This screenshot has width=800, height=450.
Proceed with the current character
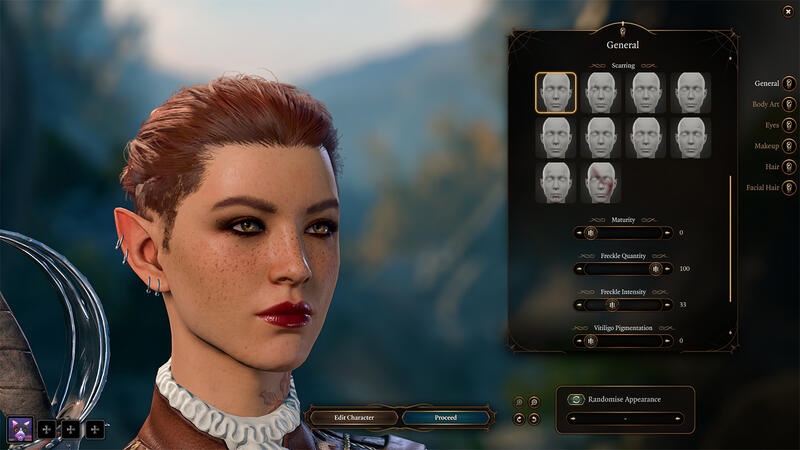(445, 417)
